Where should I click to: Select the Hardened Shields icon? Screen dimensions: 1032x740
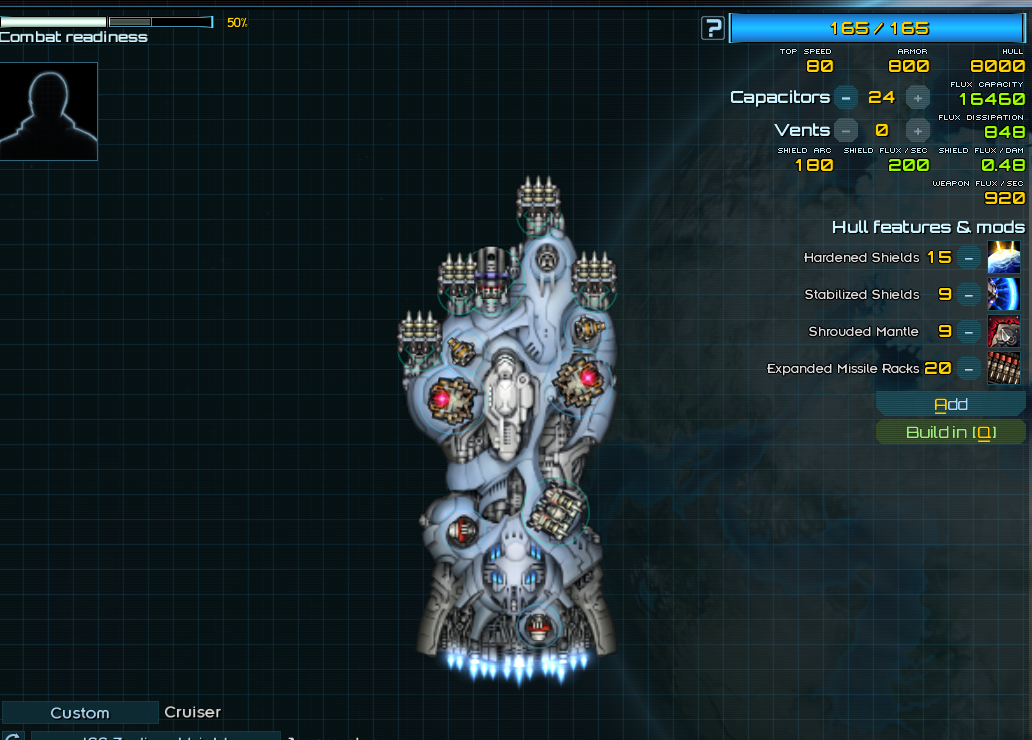click(1004, 258)
